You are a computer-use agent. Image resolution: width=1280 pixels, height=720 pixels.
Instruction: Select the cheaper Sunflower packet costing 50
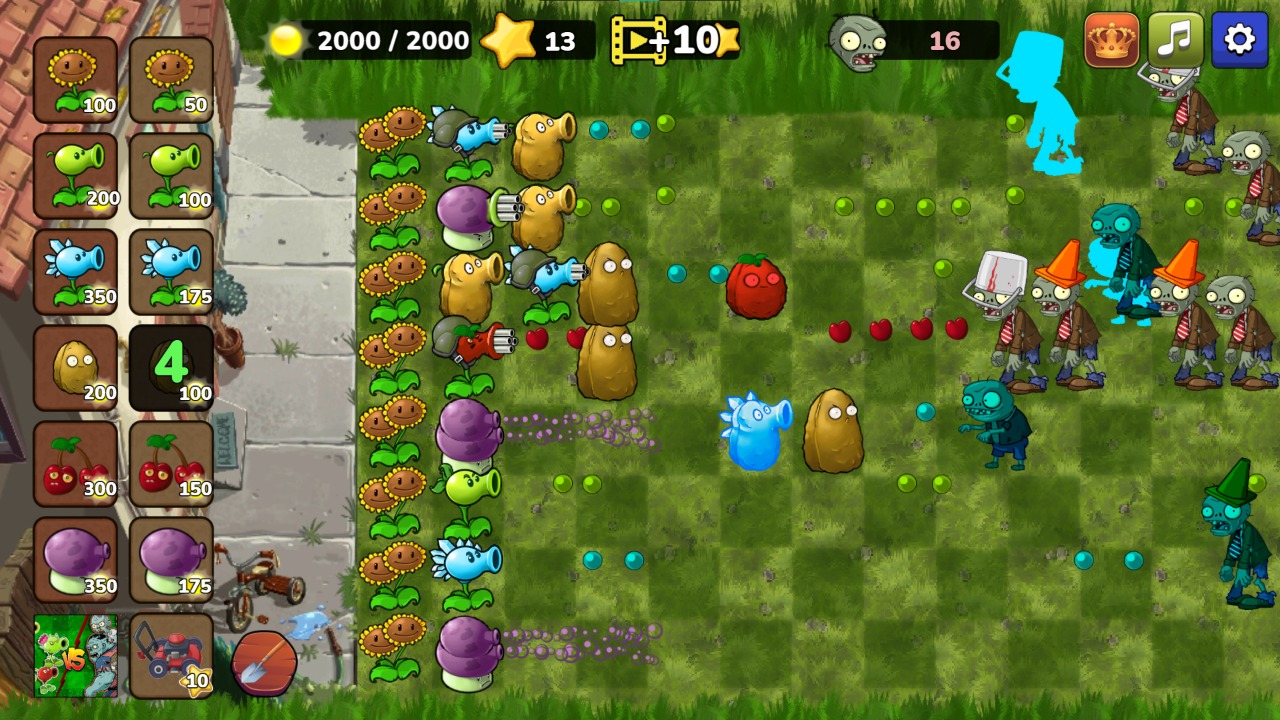[x=170, y=75]
